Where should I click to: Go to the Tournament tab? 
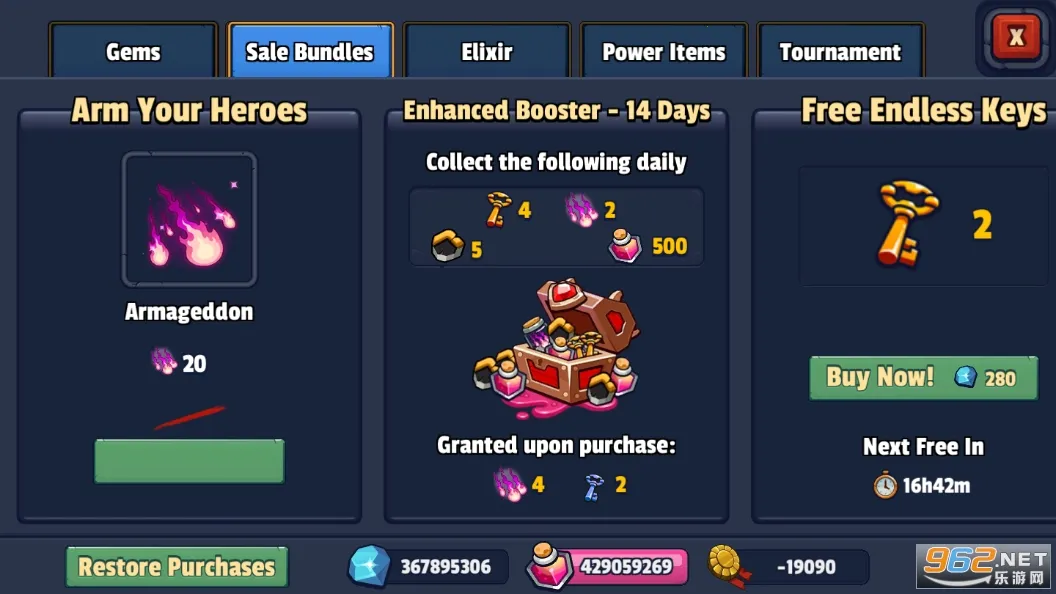[840, 52]
